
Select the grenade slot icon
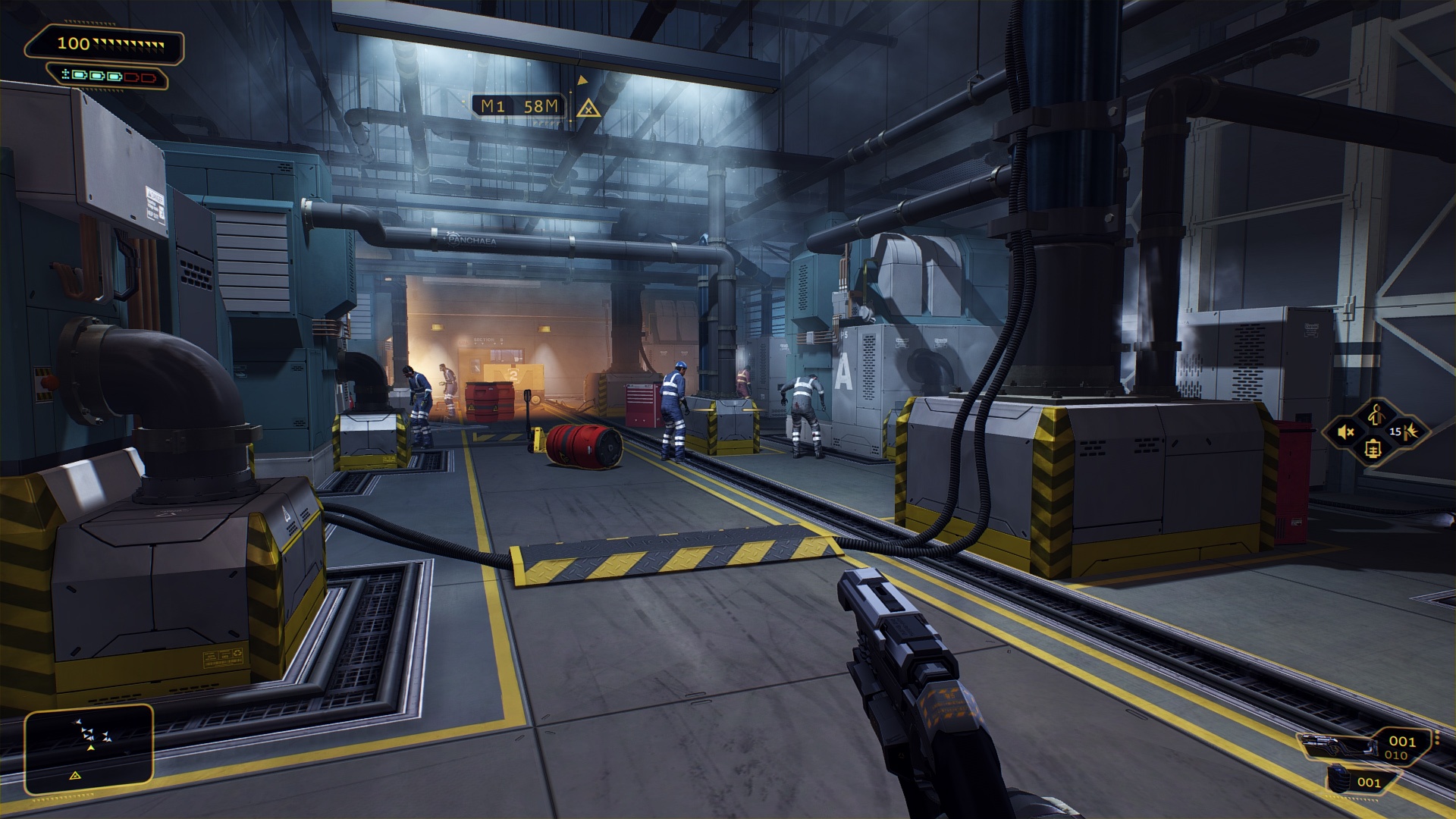[1341, 781]
